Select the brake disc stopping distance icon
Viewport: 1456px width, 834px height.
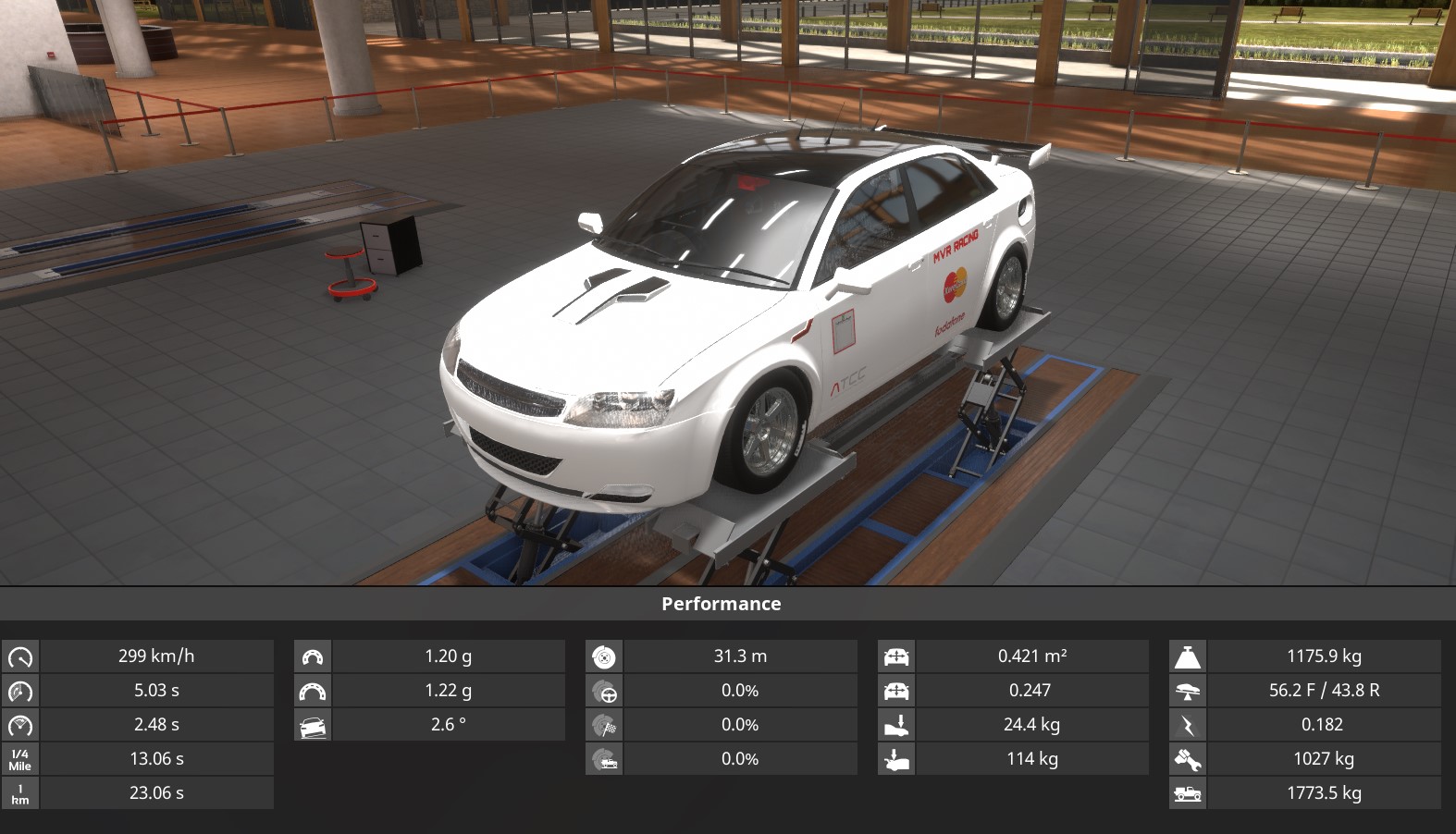coord(604,656)
